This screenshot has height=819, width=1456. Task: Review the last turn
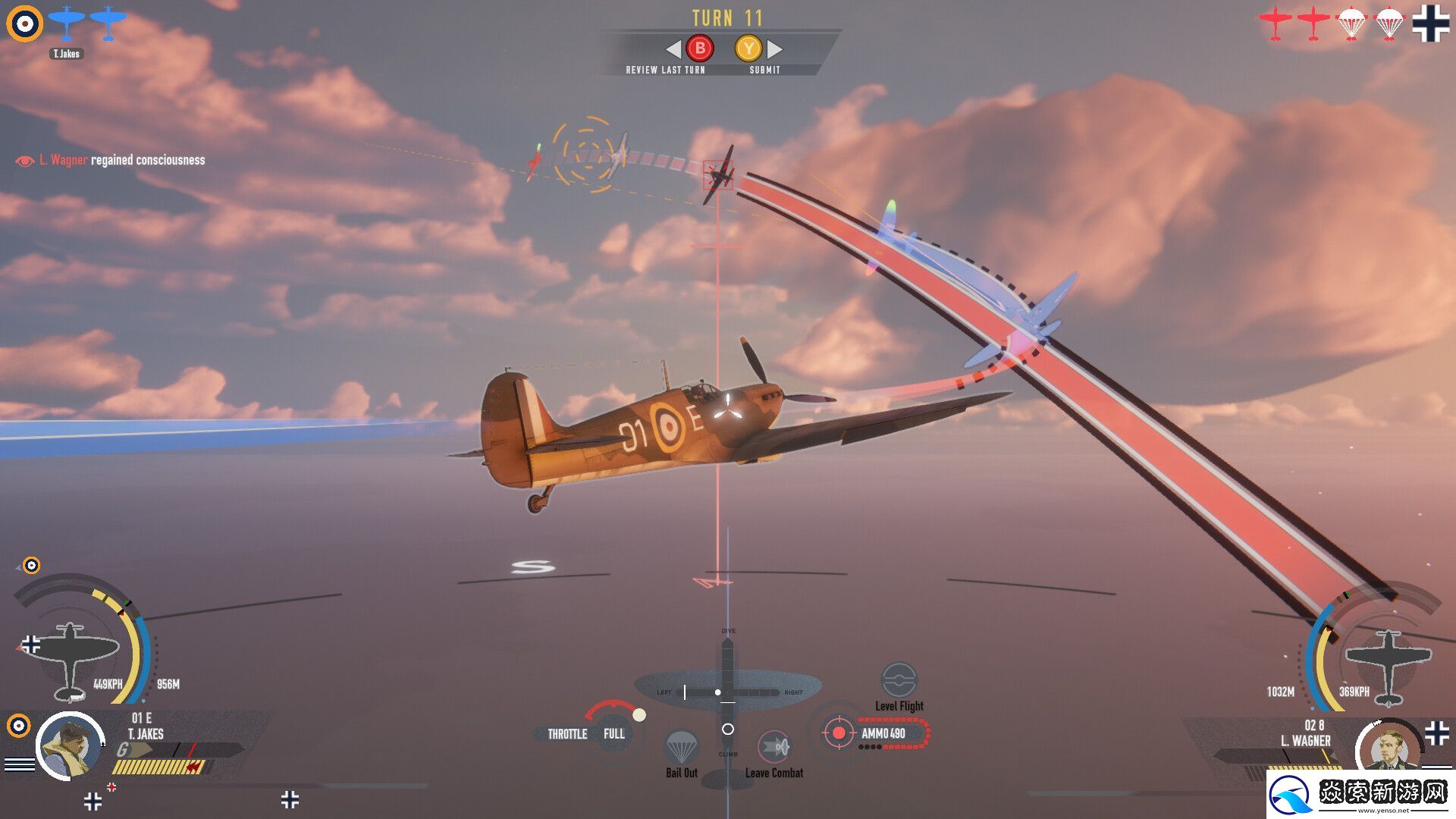pos(699,49)
